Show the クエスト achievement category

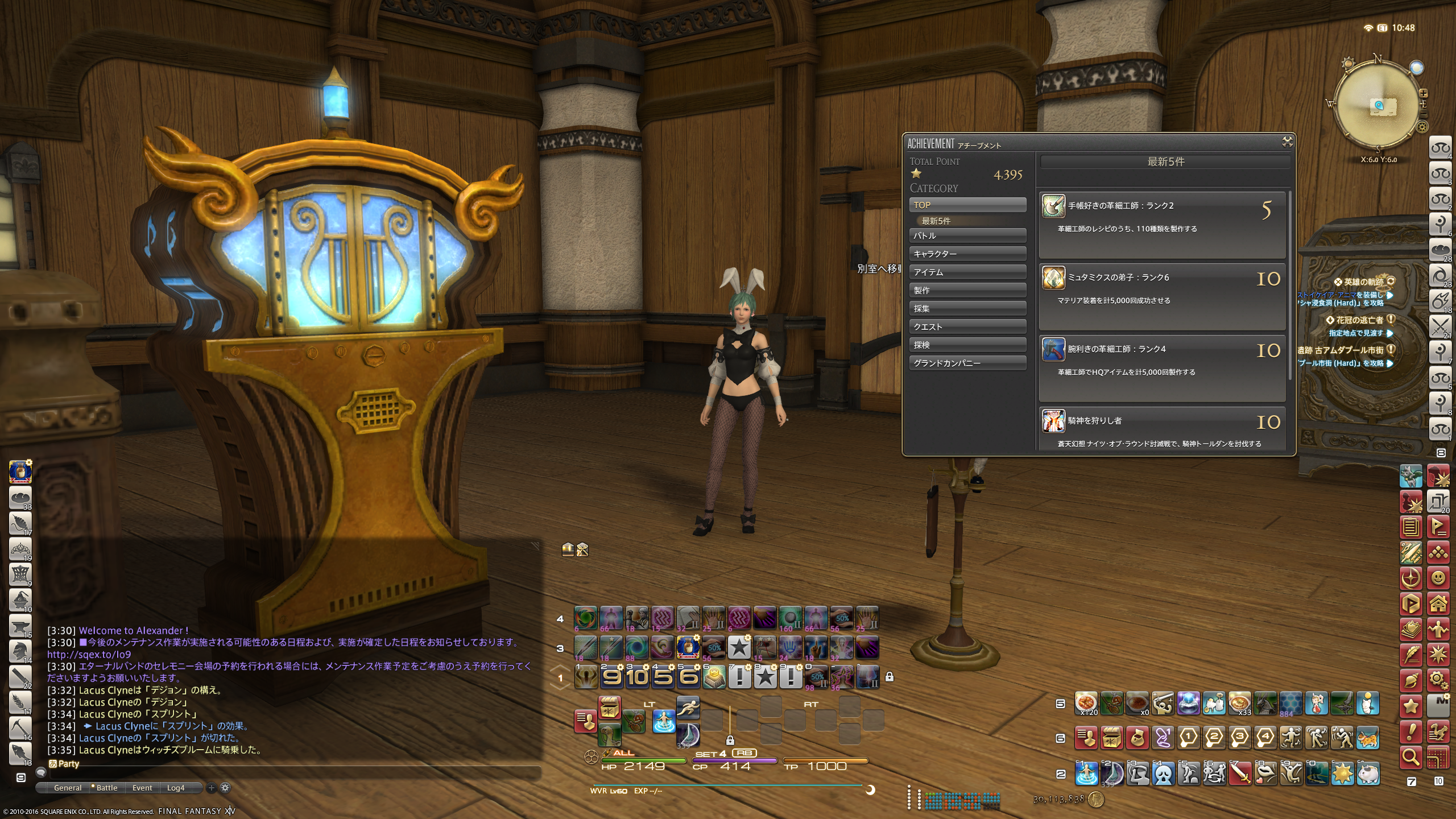pyautogui.click(x=967, y=326)
